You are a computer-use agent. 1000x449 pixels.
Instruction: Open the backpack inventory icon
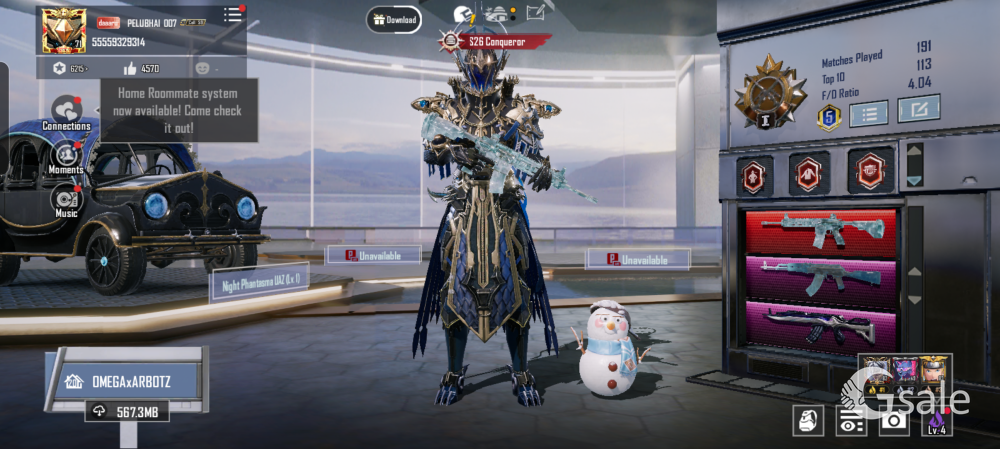click(808, 421)
